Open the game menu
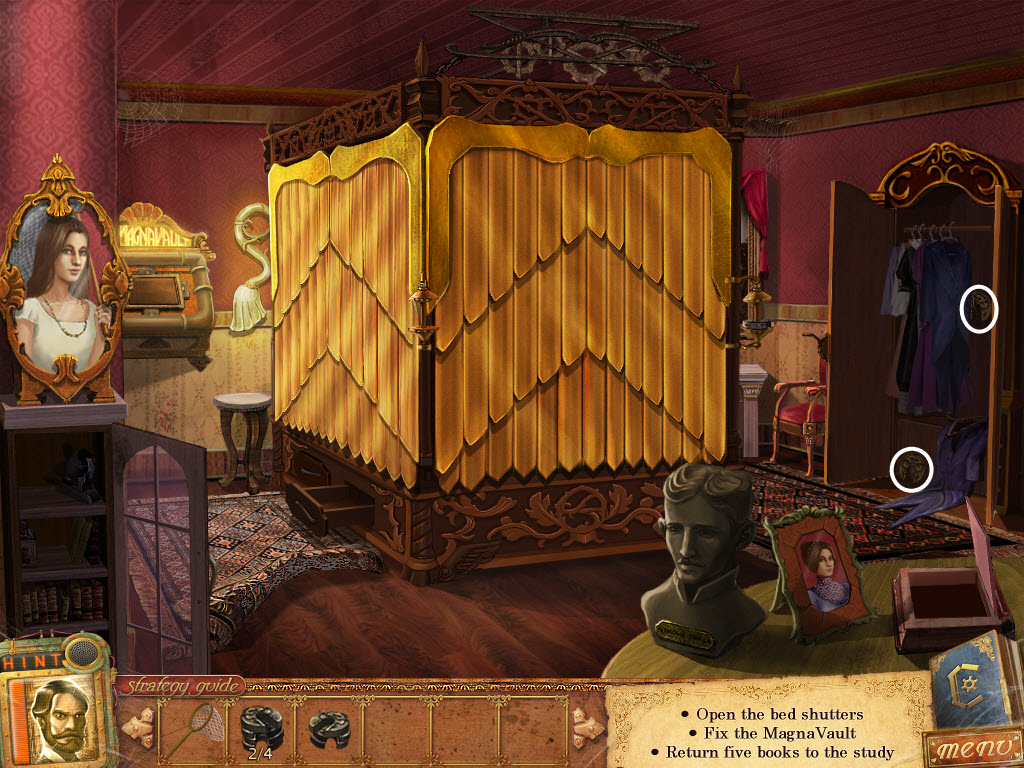The width and height of the screenshot is (1024, 768). point(970,748)
